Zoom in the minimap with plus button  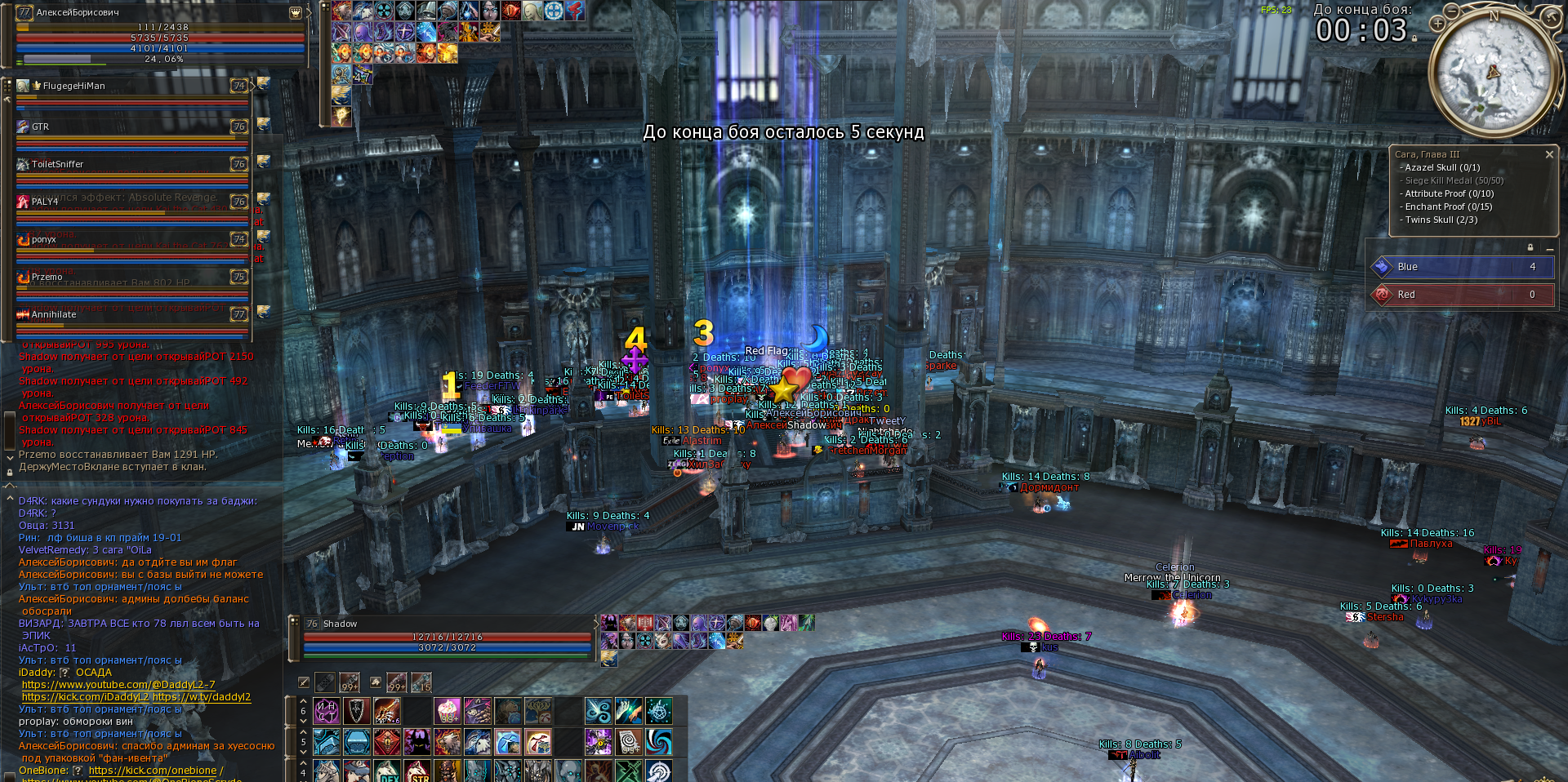(1437, 24)
